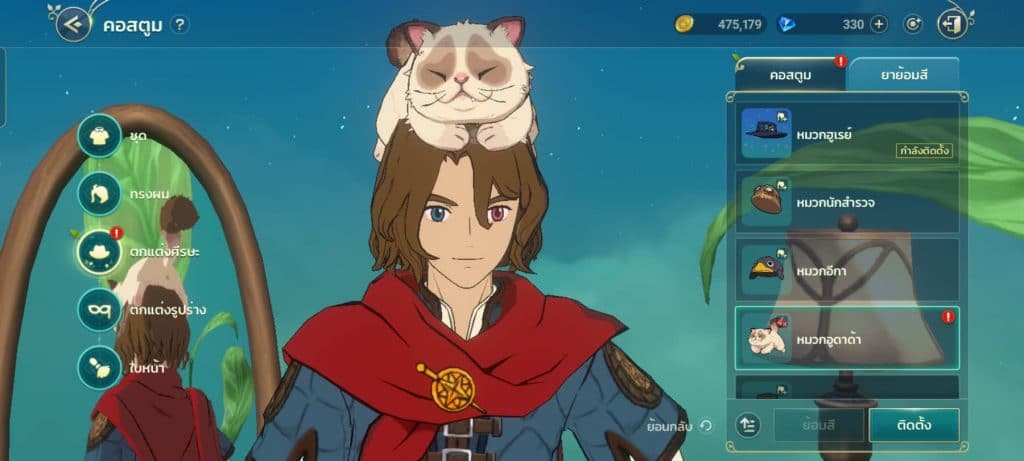This screenshot has height=461, width=1024.
Task: Click the ติดตั้ง equip button
Action: pyautogui.click(x=914, y=425)
